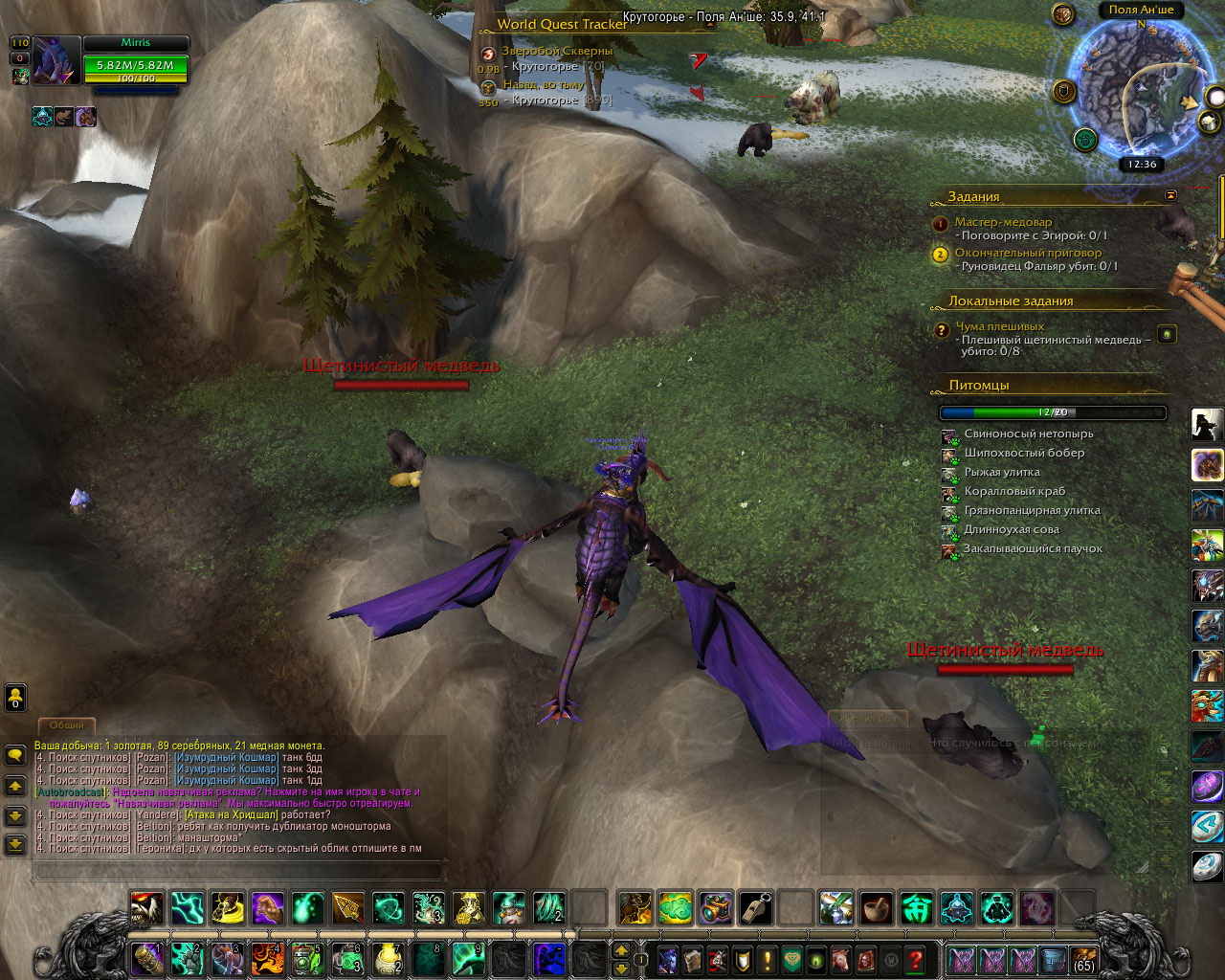Cast the teal lightning ability
Viewport: 1225px width, 980px height.
[187, 907]
